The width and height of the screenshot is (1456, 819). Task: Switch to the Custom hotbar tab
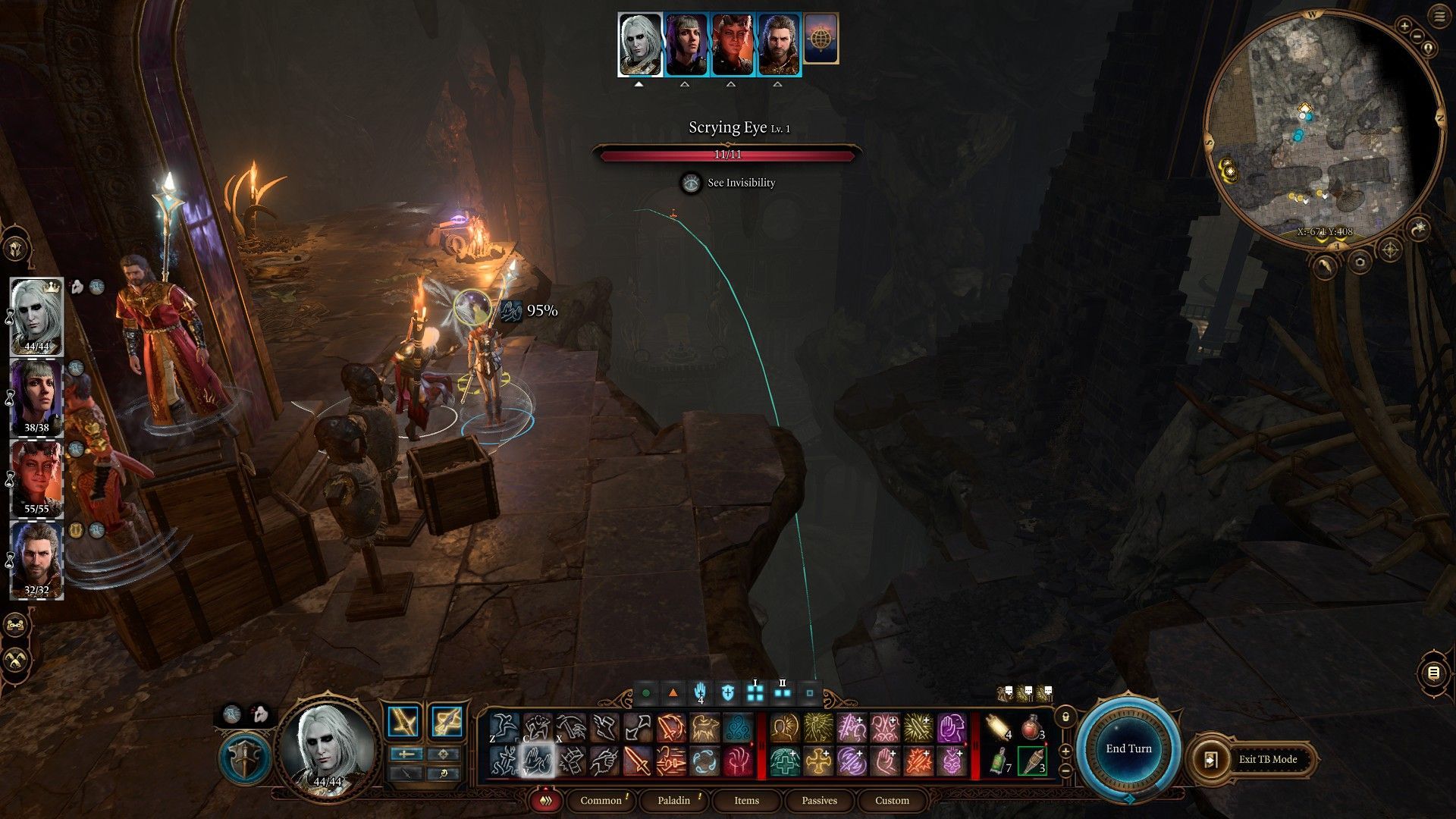tap(892, 800)
